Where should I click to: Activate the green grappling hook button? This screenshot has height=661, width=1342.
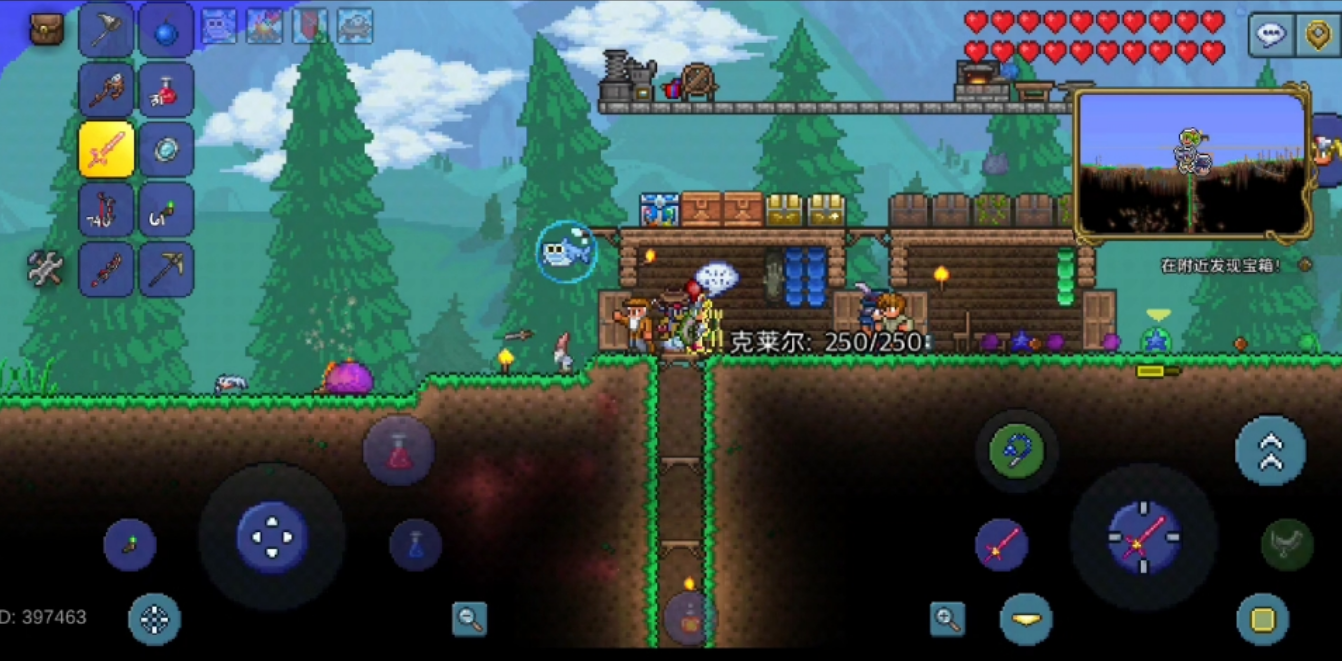pyautogui.click(x=1016, y=451)
